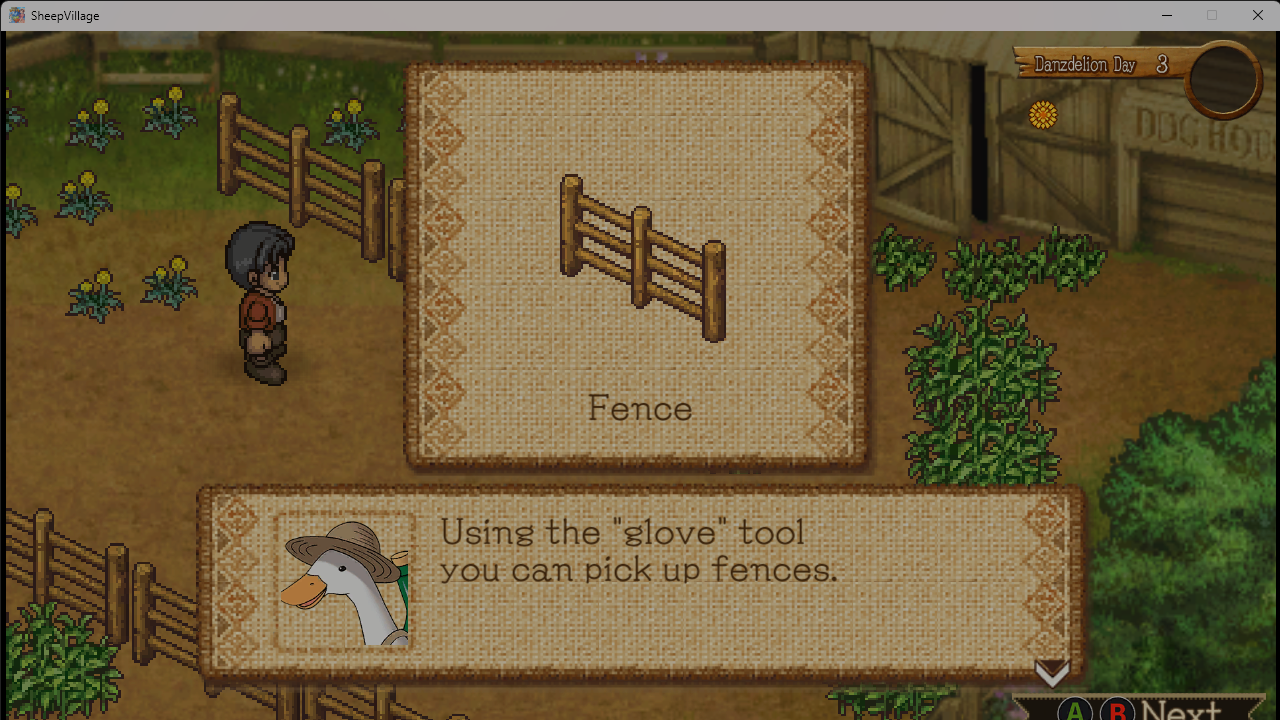
Task: Select the player character sprite
Action: click(x=263, y=300)
